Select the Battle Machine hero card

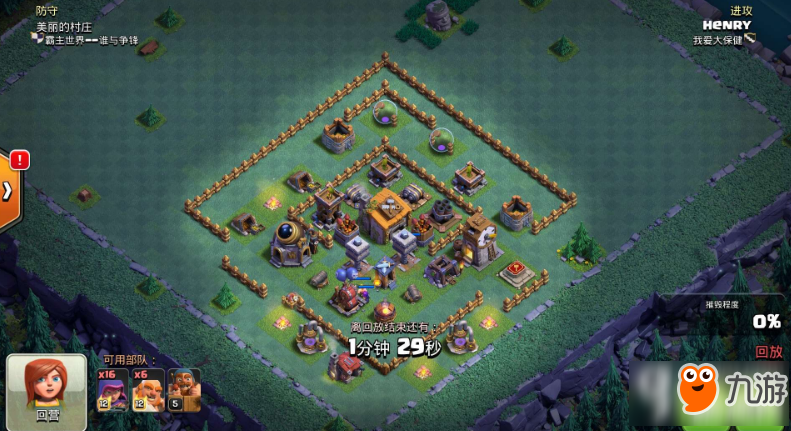click(x=184, y=389)
